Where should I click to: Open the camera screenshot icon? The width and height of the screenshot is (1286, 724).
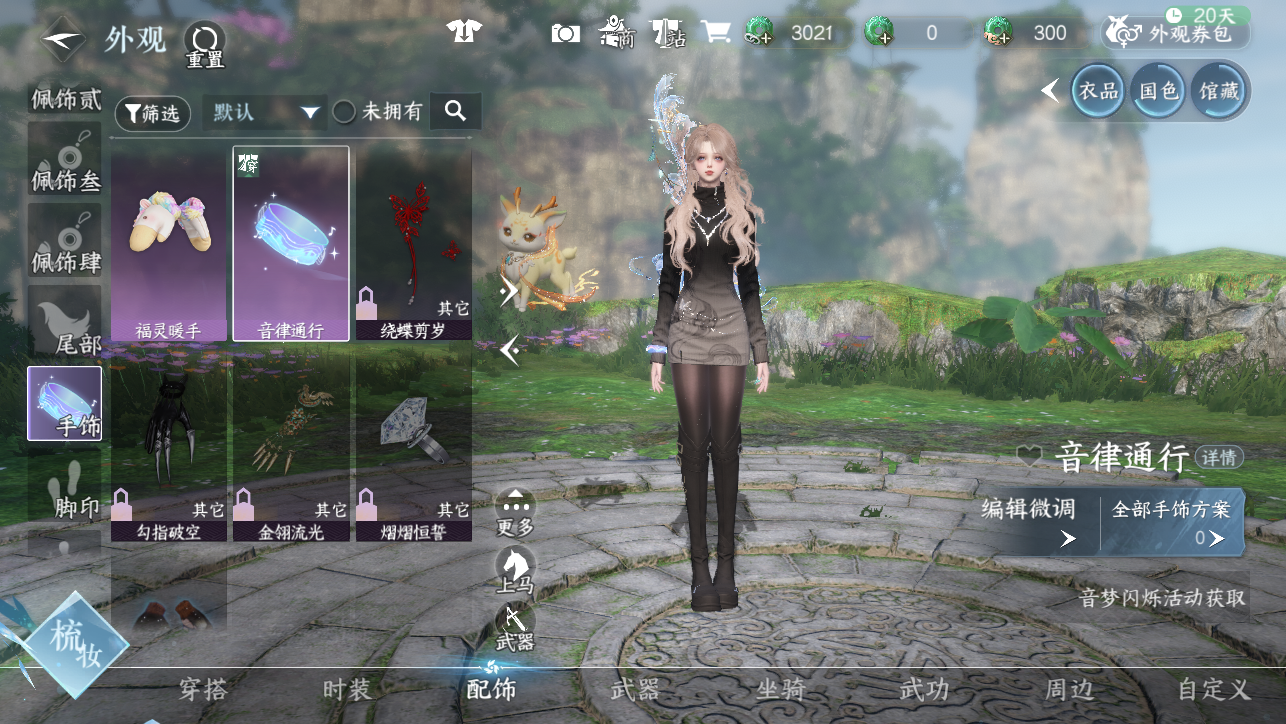565,33
